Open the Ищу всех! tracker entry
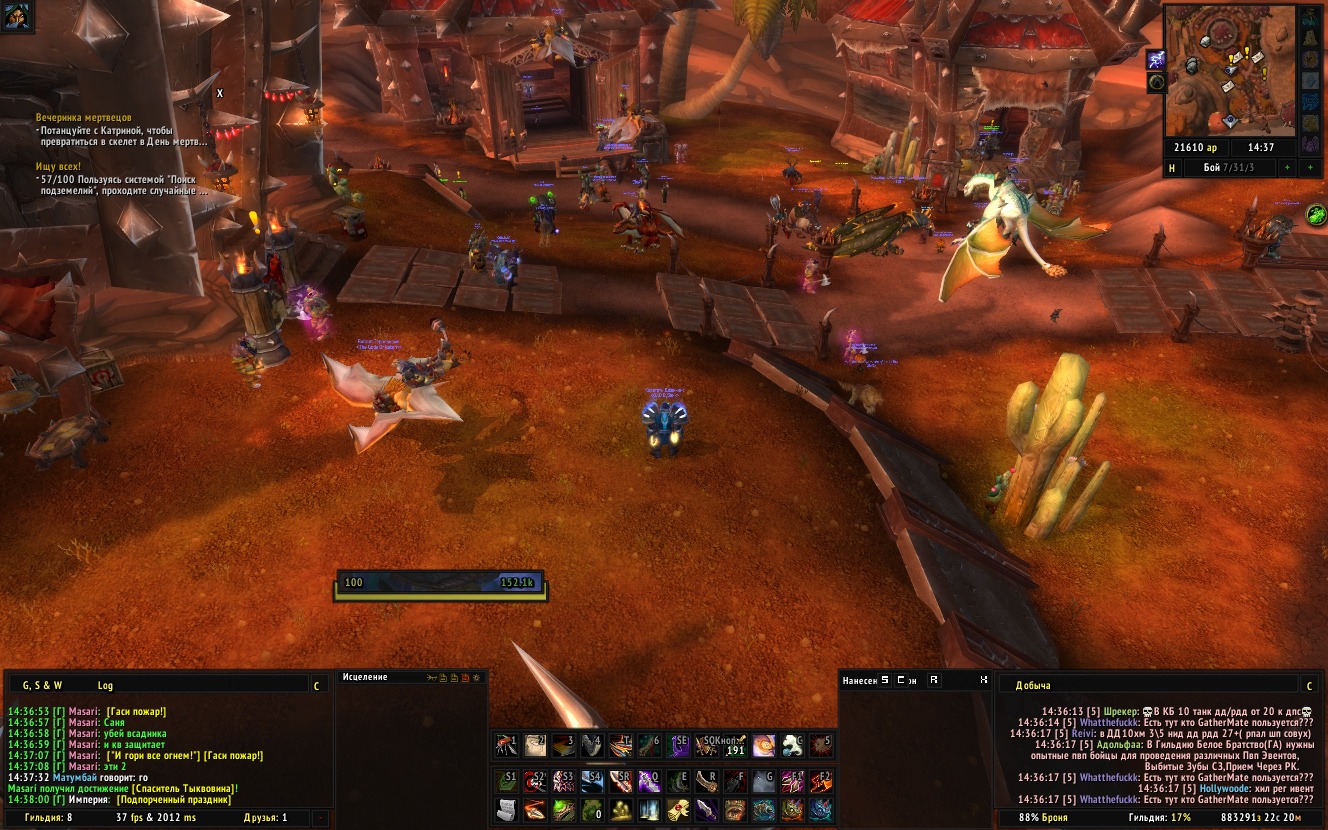 tap(58, 166)
